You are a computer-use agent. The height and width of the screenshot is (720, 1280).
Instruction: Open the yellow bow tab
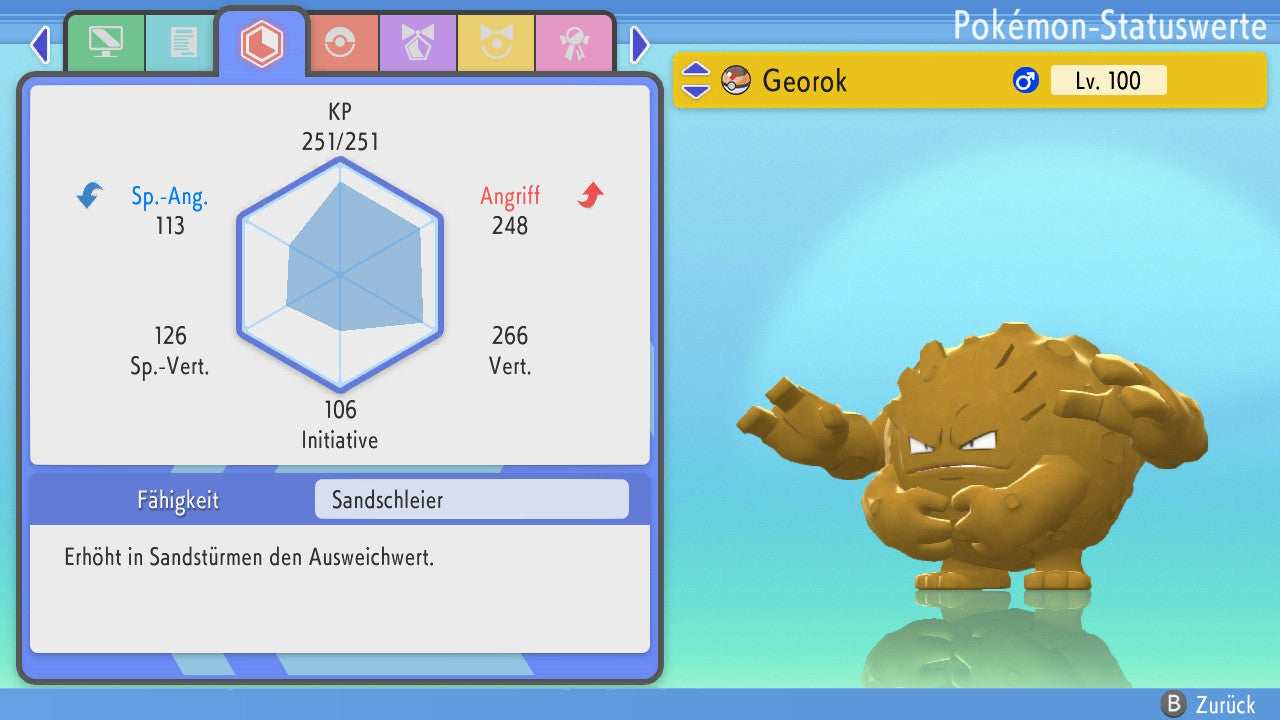pos(495,43)
